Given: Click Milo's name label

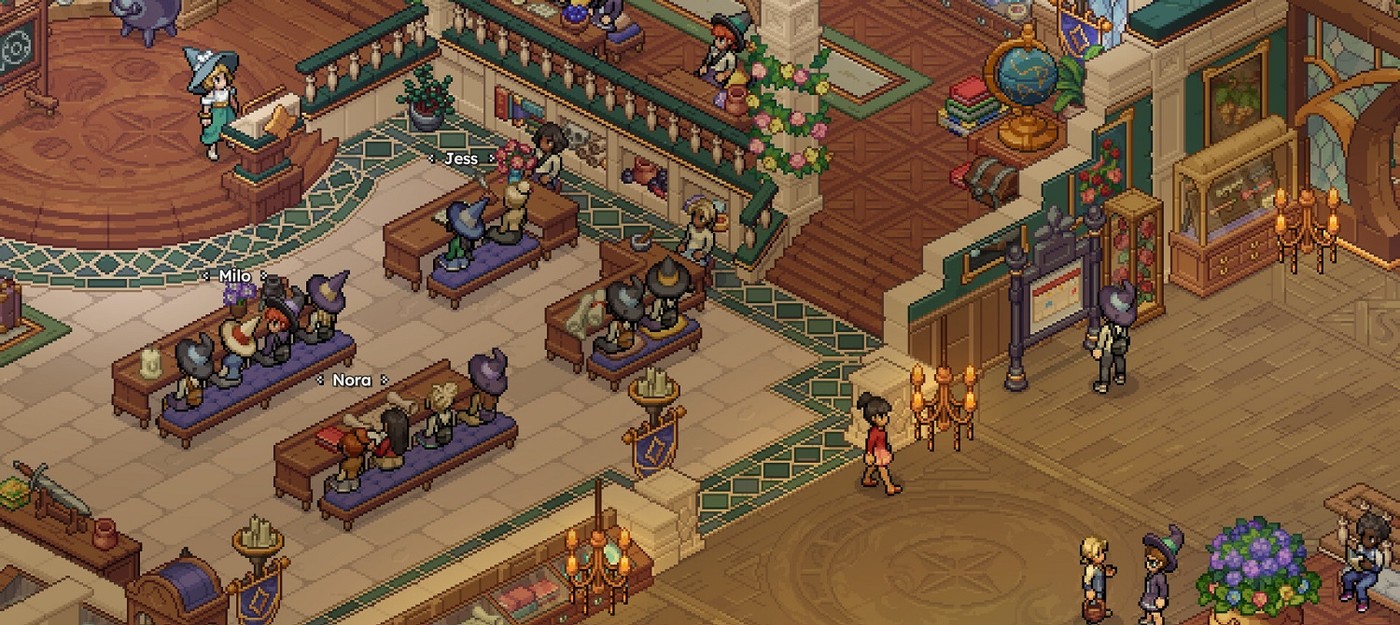Looking at the screenshot, I should [x=234, y=276].
